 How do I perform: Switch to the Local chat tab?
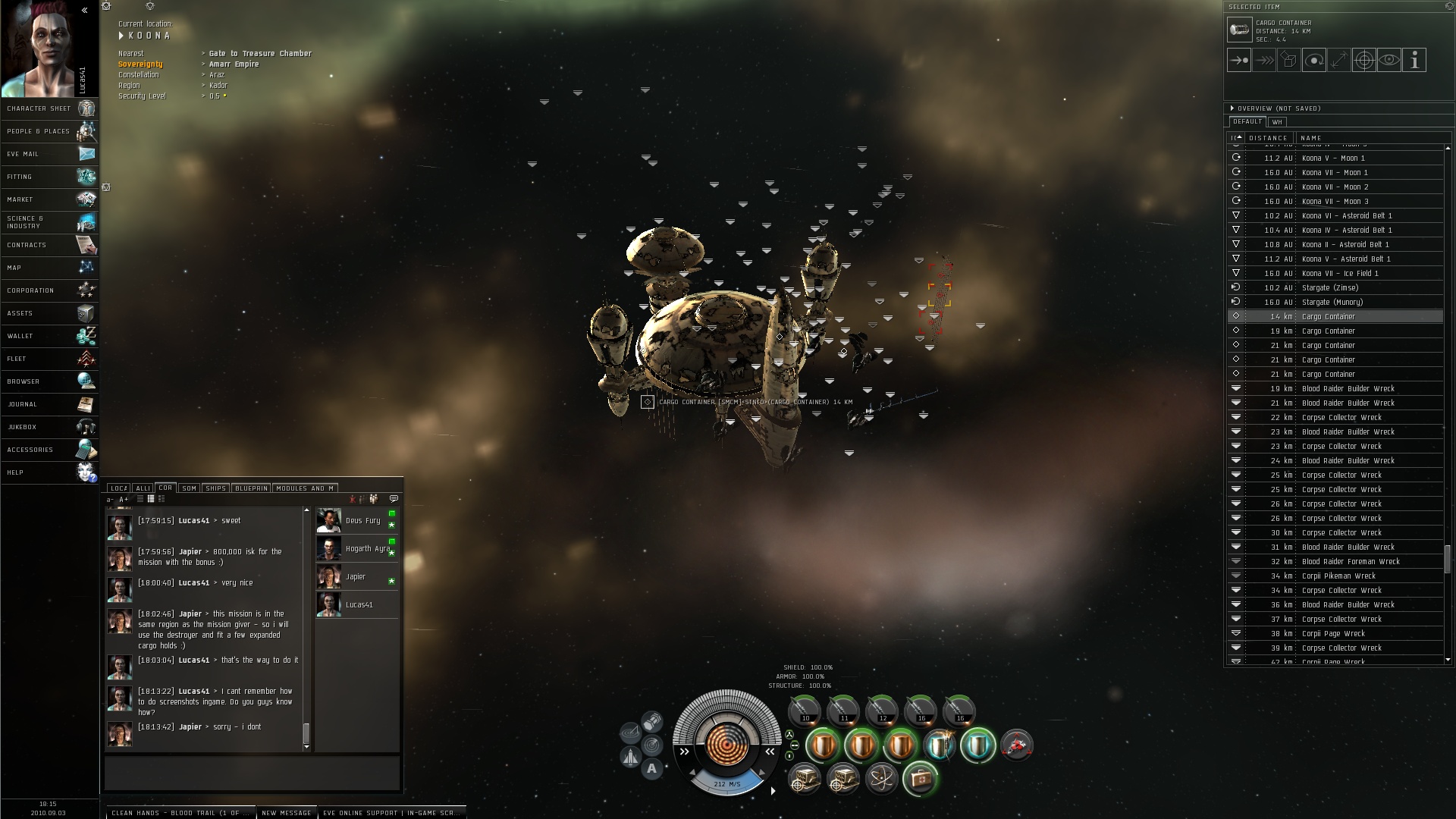tap(118, 488)
